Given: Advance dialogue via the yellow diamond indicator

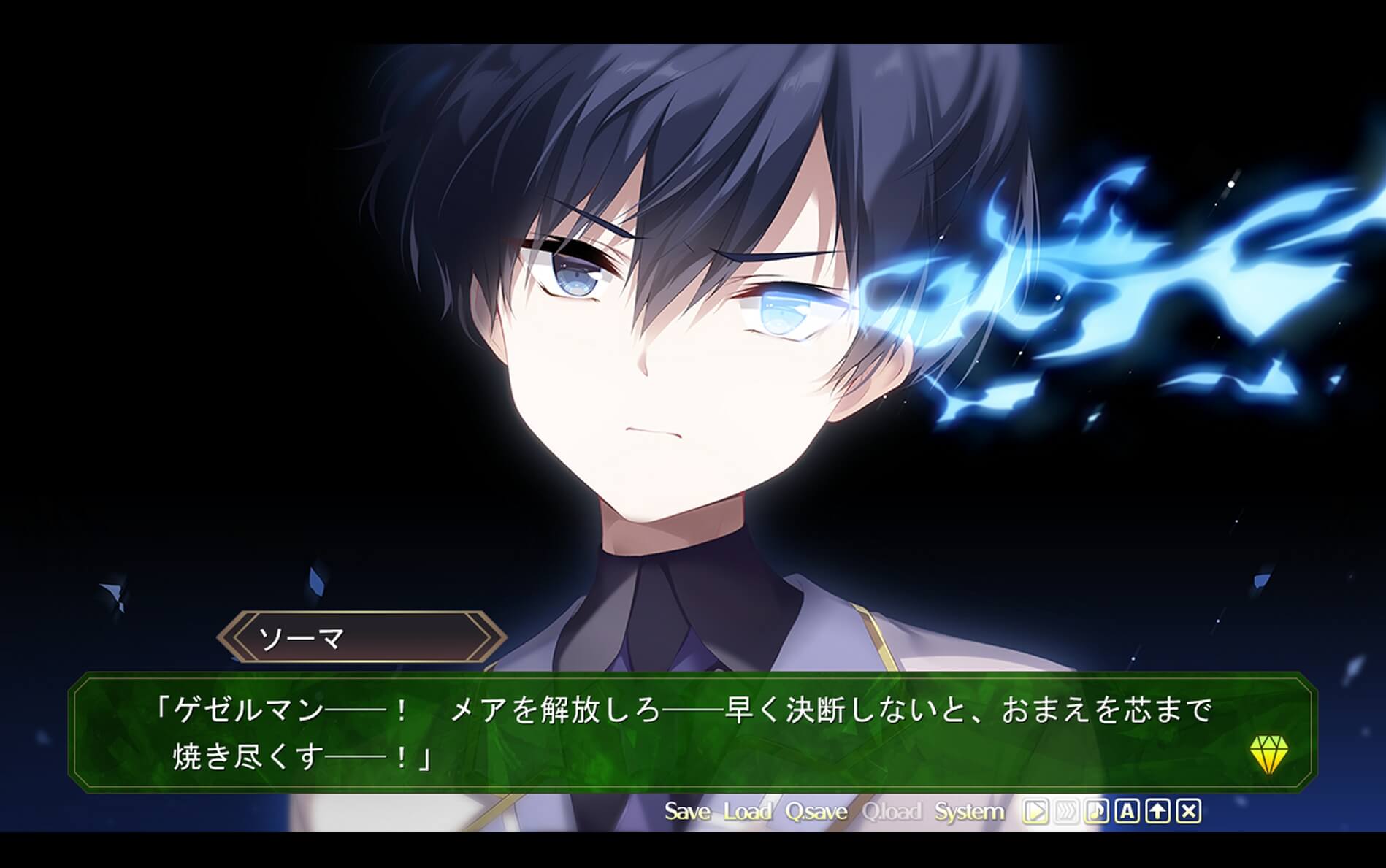Looking at the screenshot, I should [x=1268, y=755].
